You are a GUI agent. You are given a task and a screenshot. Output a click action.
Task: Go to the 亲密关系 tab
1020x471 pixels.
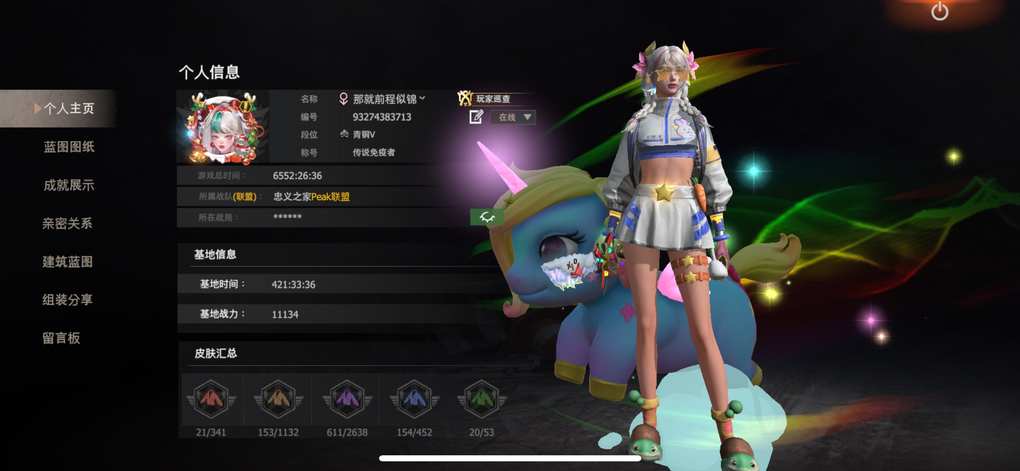(x=68, y=224)
